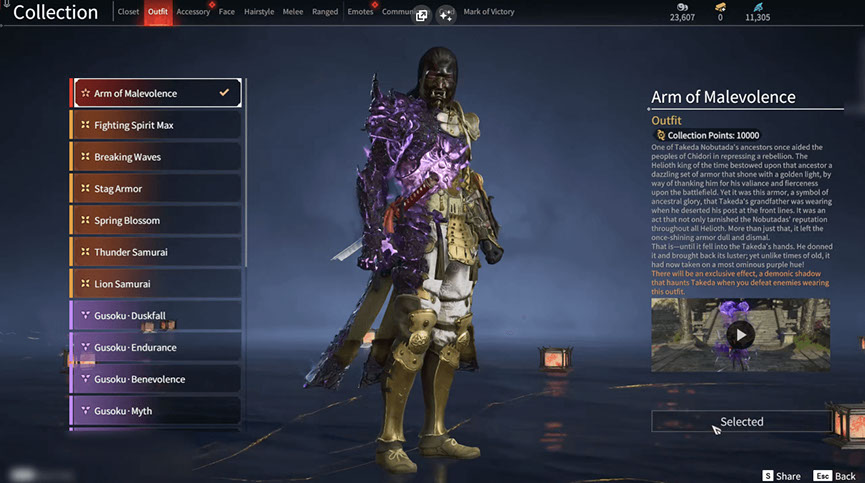Viewport: 865px width, 483px height.
Task: Select the Arm of Malevolence outfit
Action: point(156,93)
